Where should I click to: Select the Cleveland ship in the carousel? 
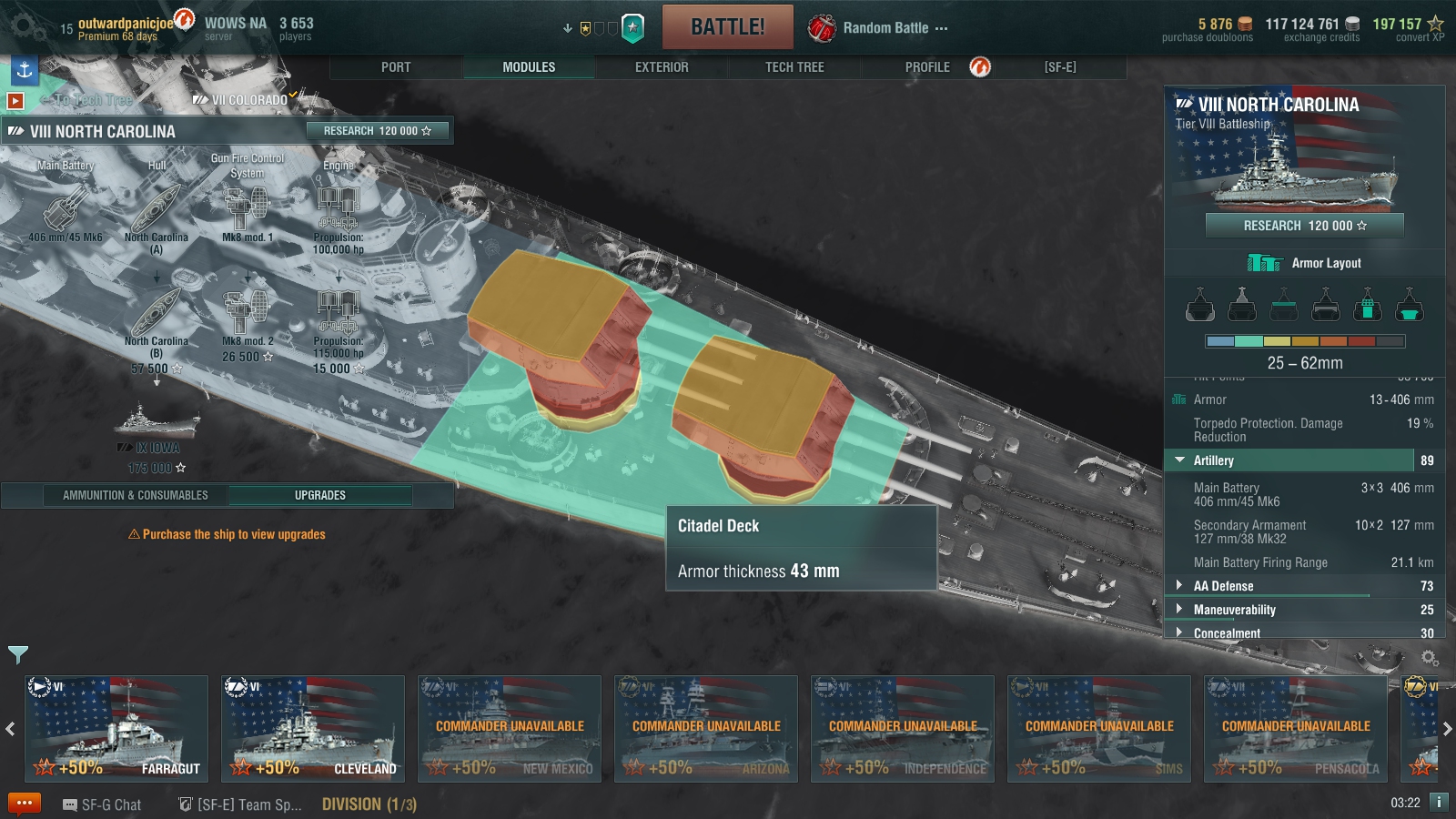(312, 728)
